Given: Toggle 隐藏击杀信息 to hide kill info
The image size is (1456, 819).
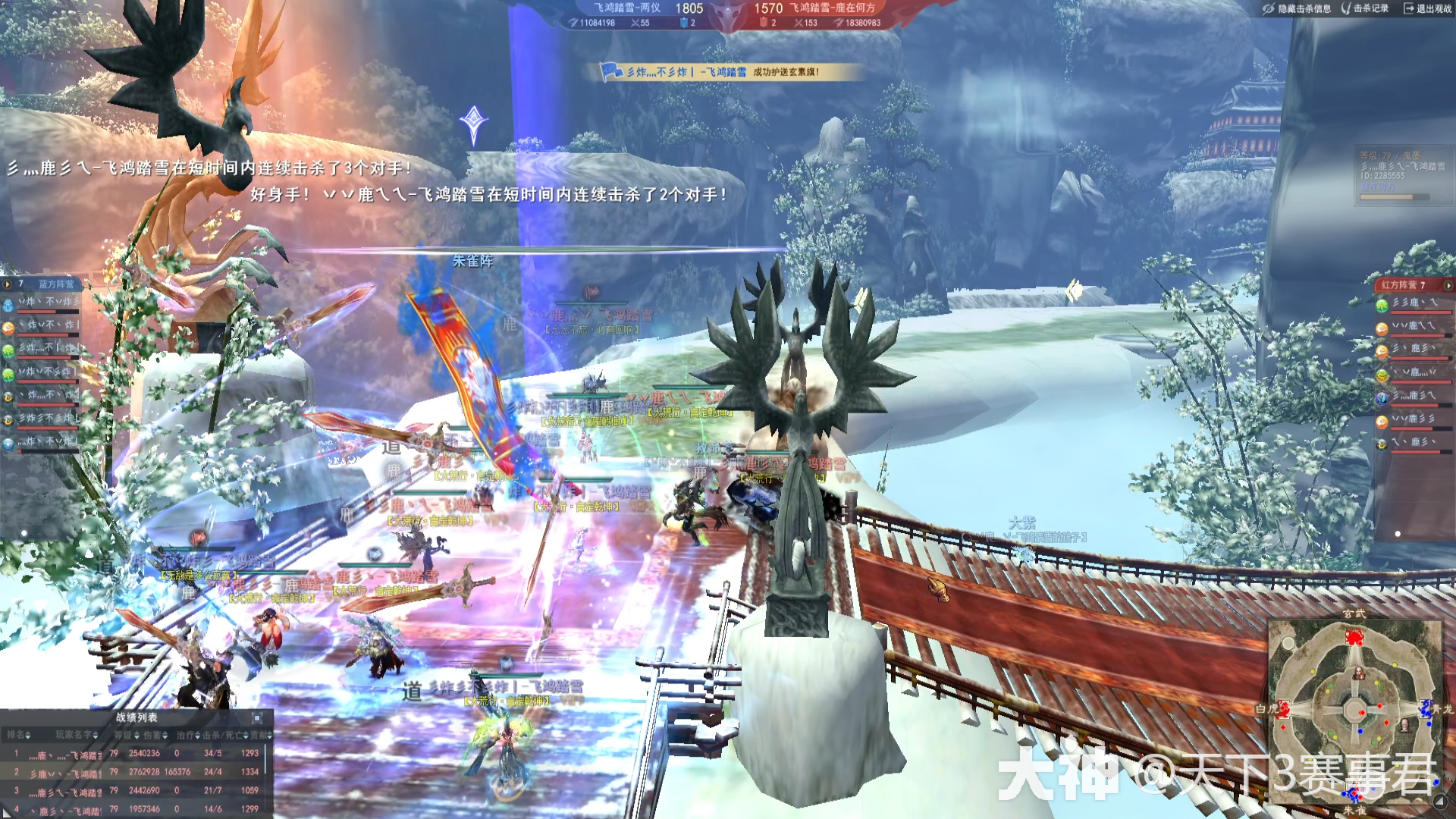Looking at the screenshot, I should click(x=1298, y=8).
